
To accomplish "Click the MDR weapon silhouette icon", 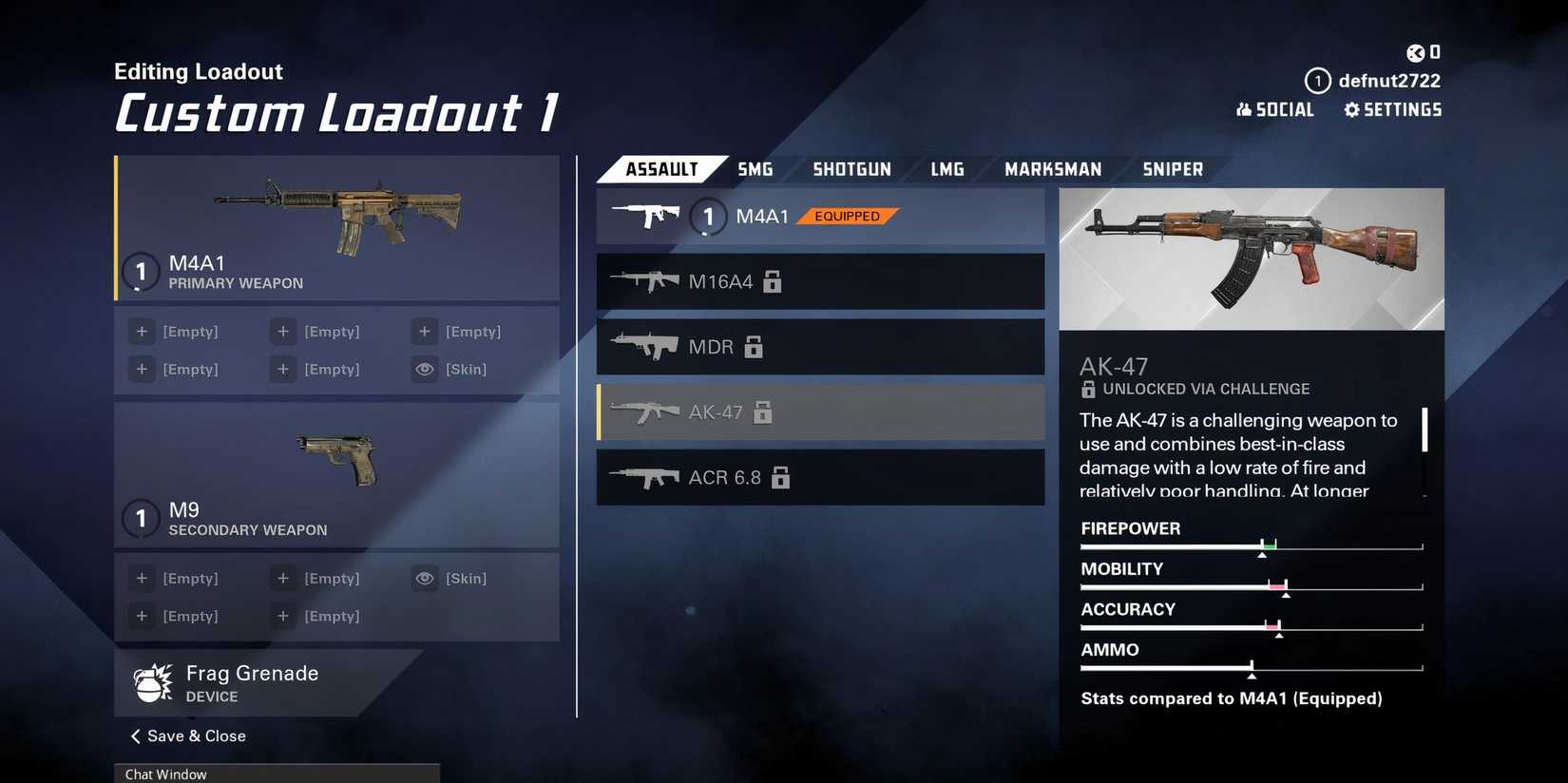I will point(646,346).
